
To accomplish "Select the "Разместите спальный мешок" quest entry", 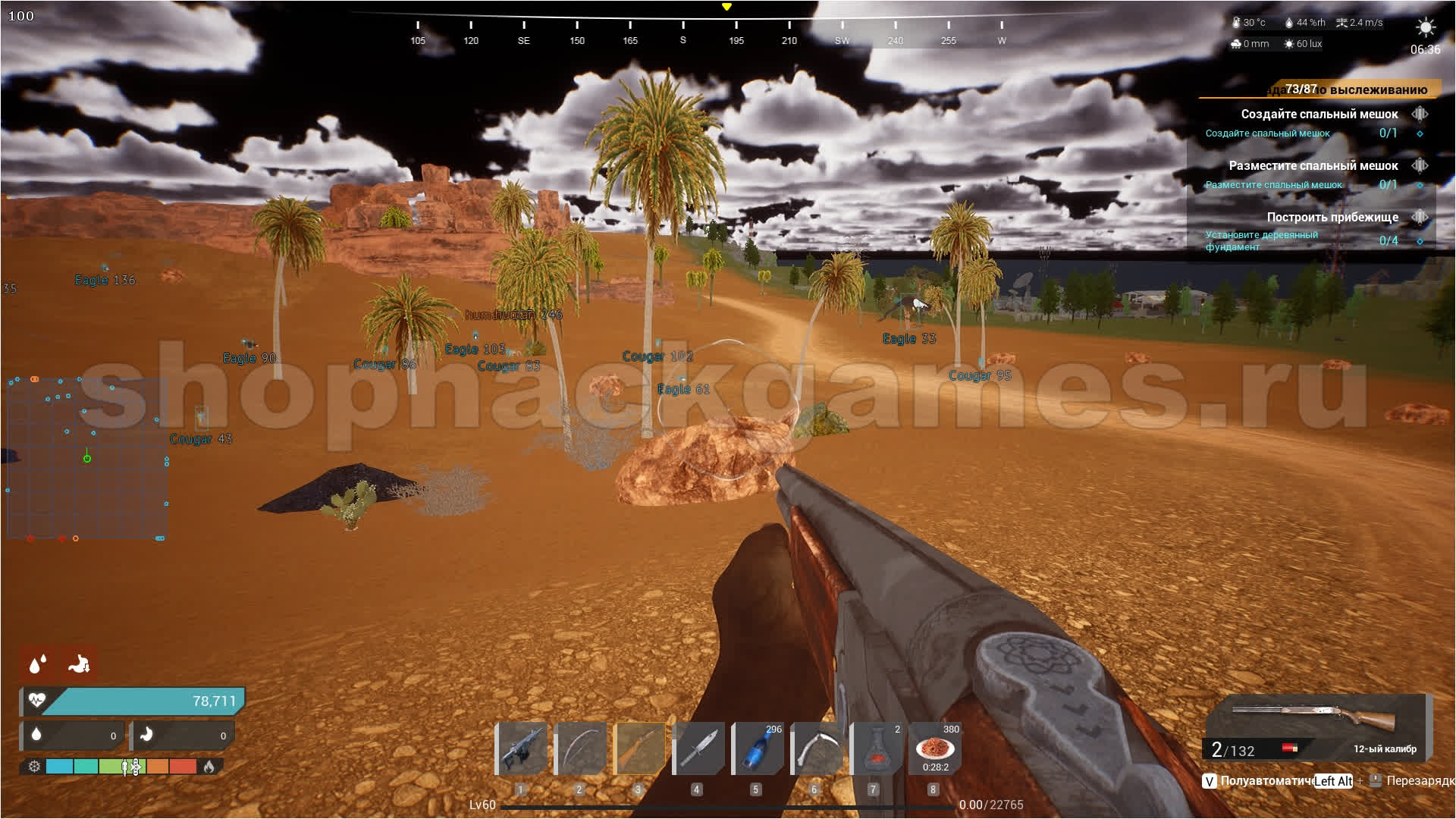I will pos(1313,166).
